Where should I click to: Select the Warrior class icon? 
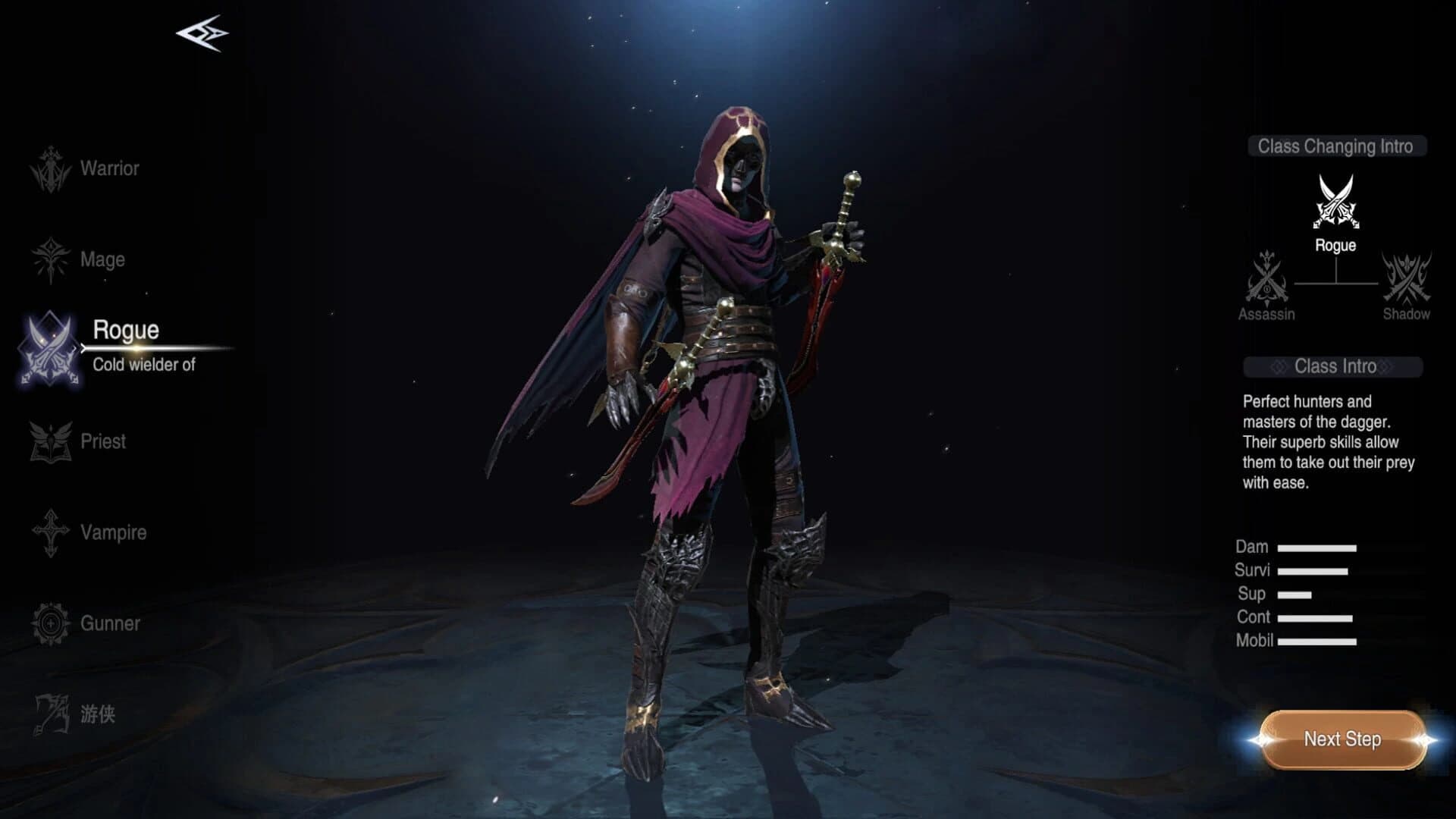49,168
